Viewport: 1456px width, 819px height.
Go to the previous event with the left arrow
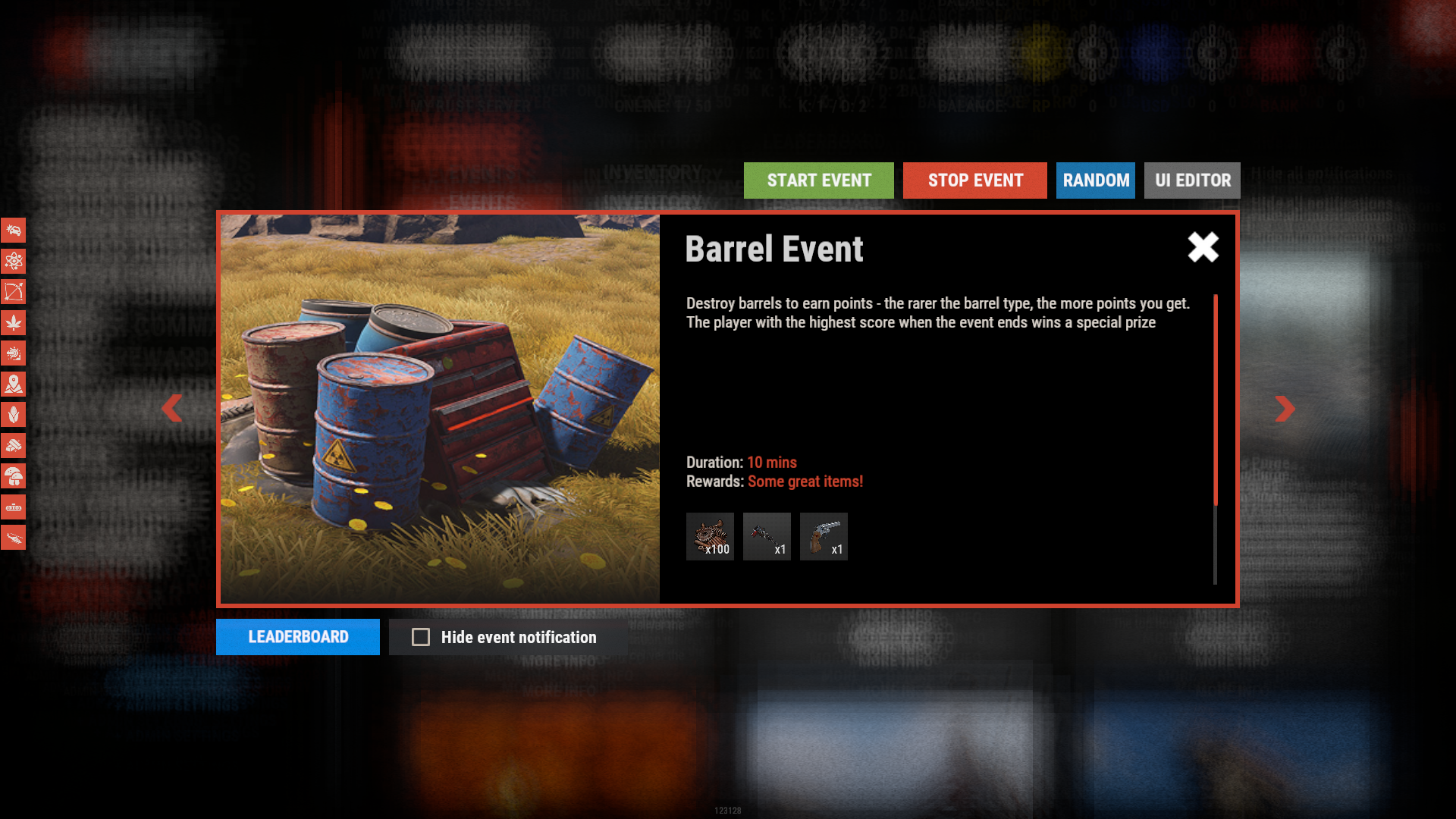(x=172, y=408)
